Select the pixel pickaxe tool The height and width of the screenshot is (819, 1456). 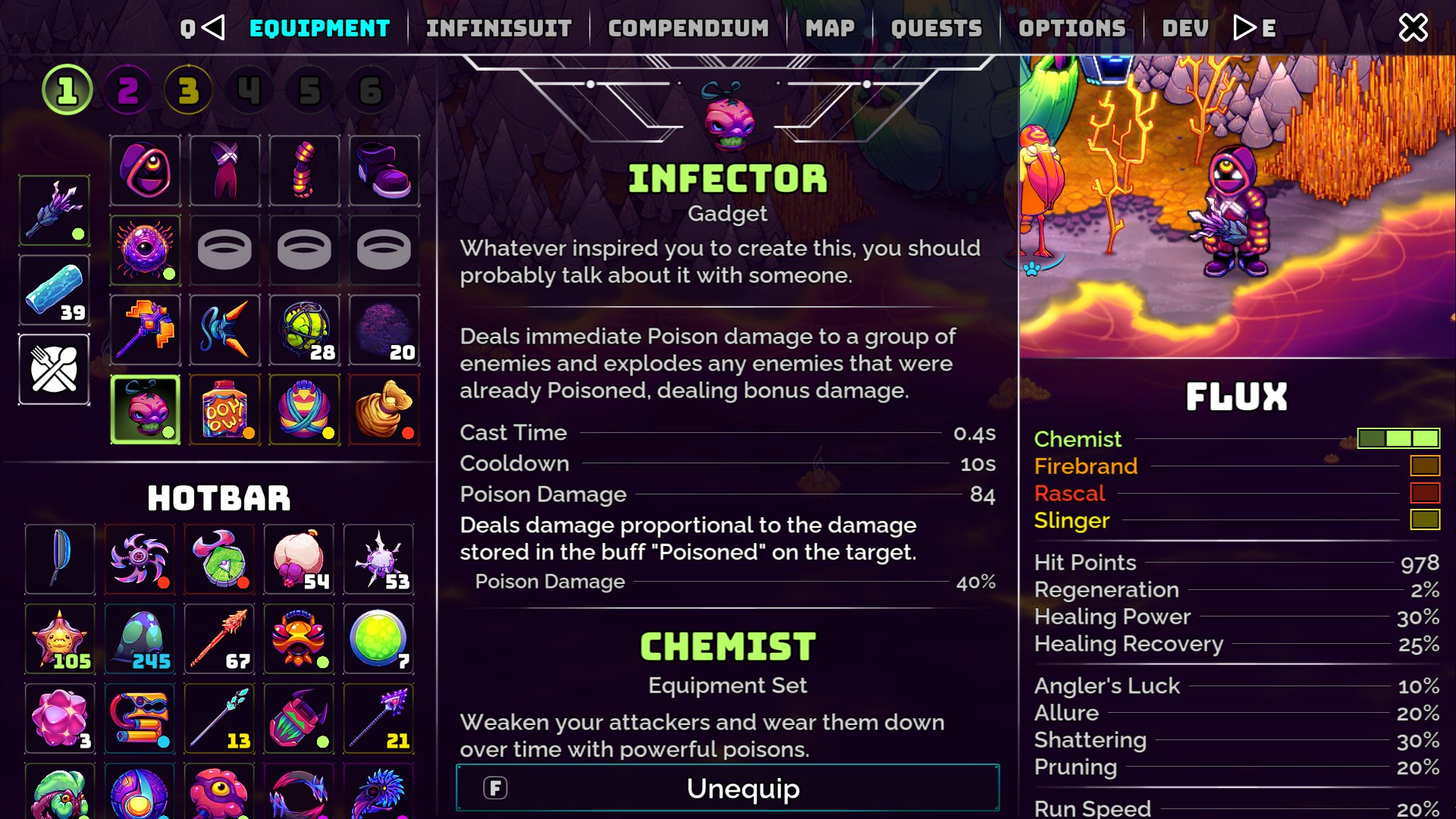tap(145, 330)
